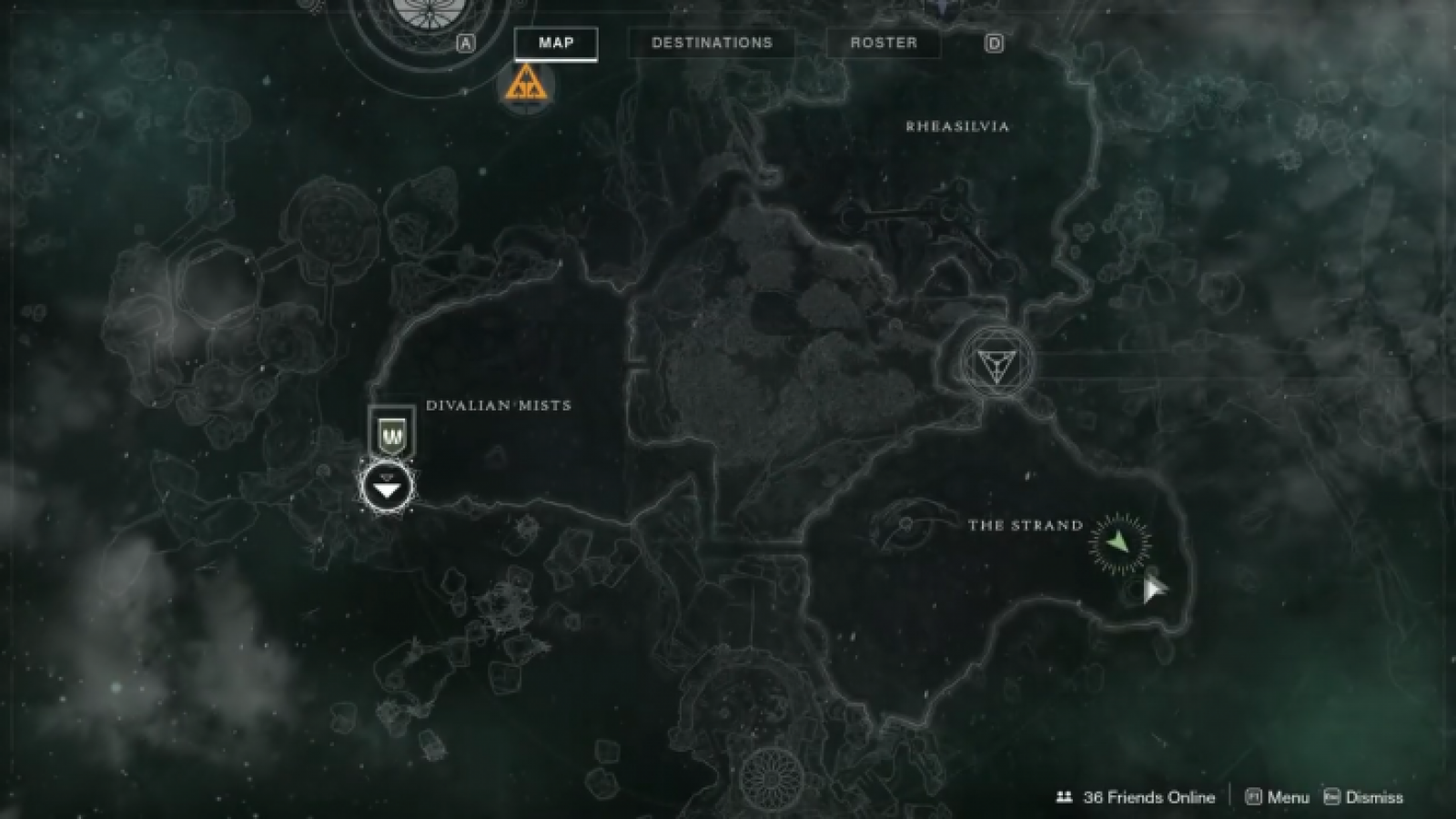
Task: Click the 36 Friends Online text
Action: point(1147,795)
